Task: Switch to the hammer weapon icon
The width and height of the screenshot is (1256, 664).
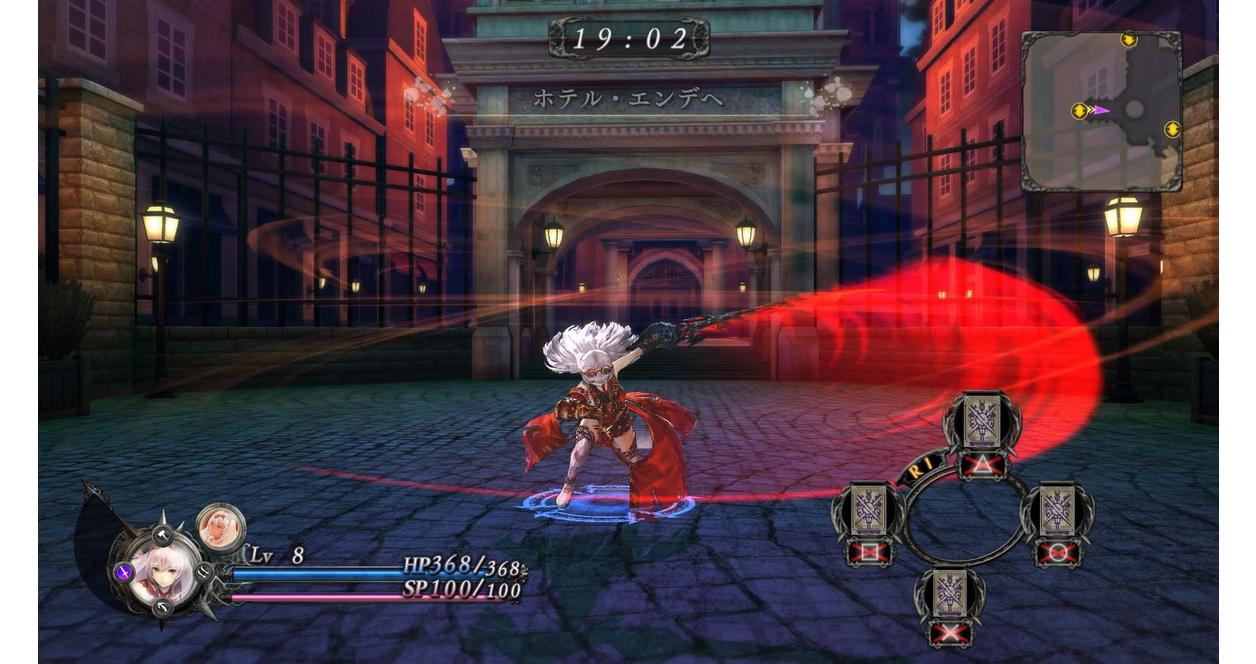Action: point(162,536)
